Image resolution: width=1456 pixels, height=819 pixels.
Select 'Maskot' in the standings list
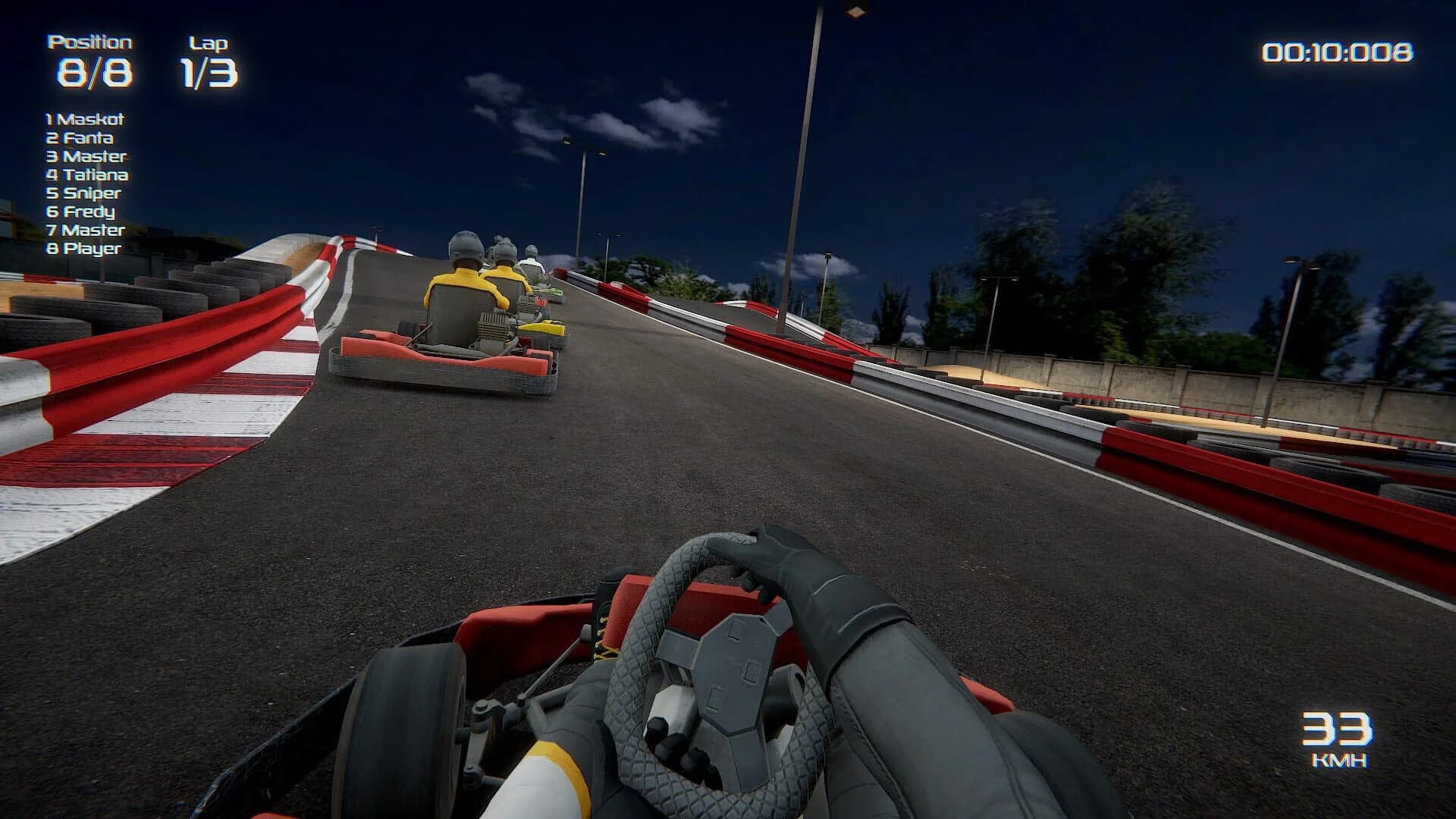point(85,119)
